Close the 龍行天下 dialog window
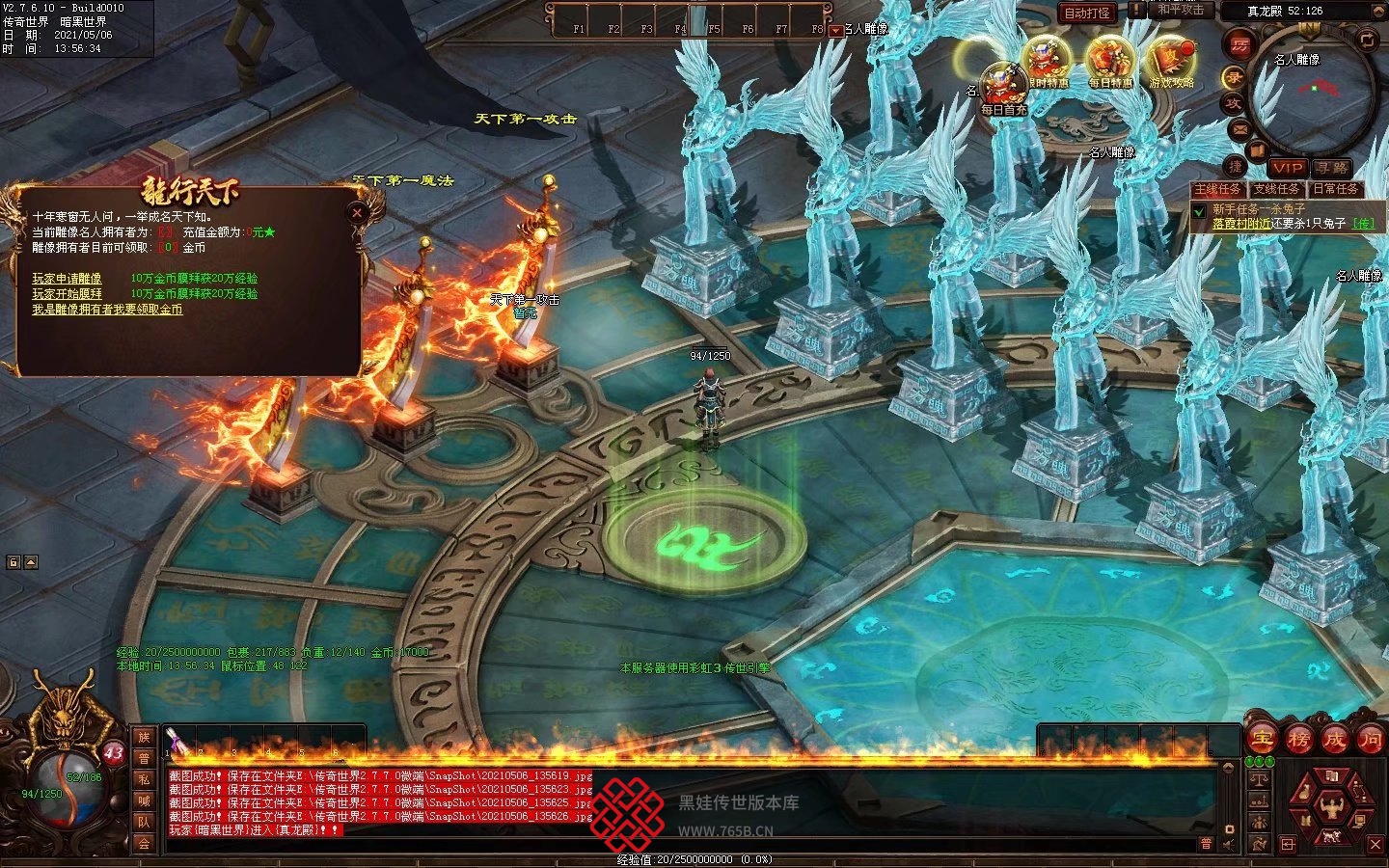Image resolution: width=1389 pixels, height=868 pixels. (x=358, y=212)
